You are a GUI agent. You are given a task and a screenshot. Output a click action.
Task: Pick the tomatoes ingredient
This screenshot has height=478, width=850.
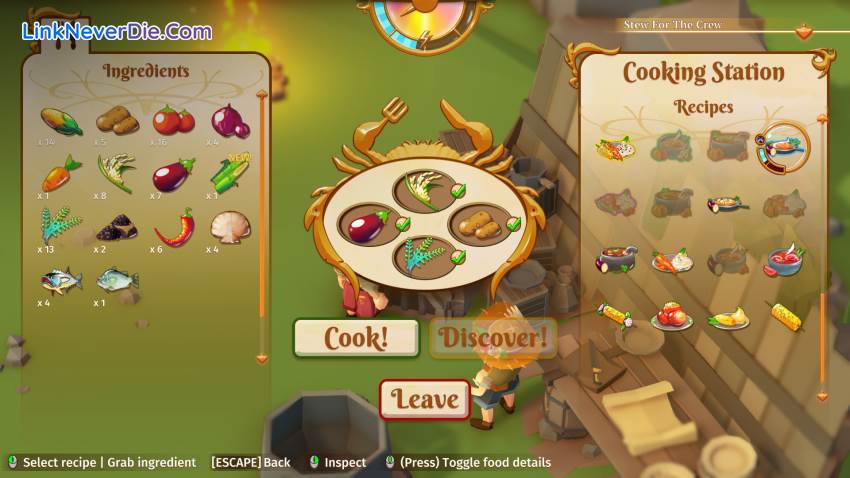point(173,121)
